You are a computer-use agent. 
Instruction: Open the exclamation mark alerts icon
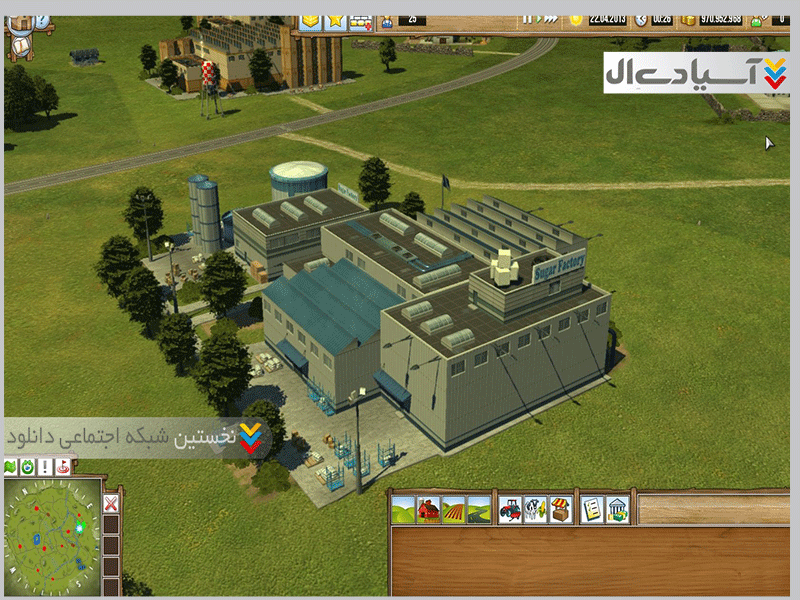pyautogui.click(x=45, y=467)
